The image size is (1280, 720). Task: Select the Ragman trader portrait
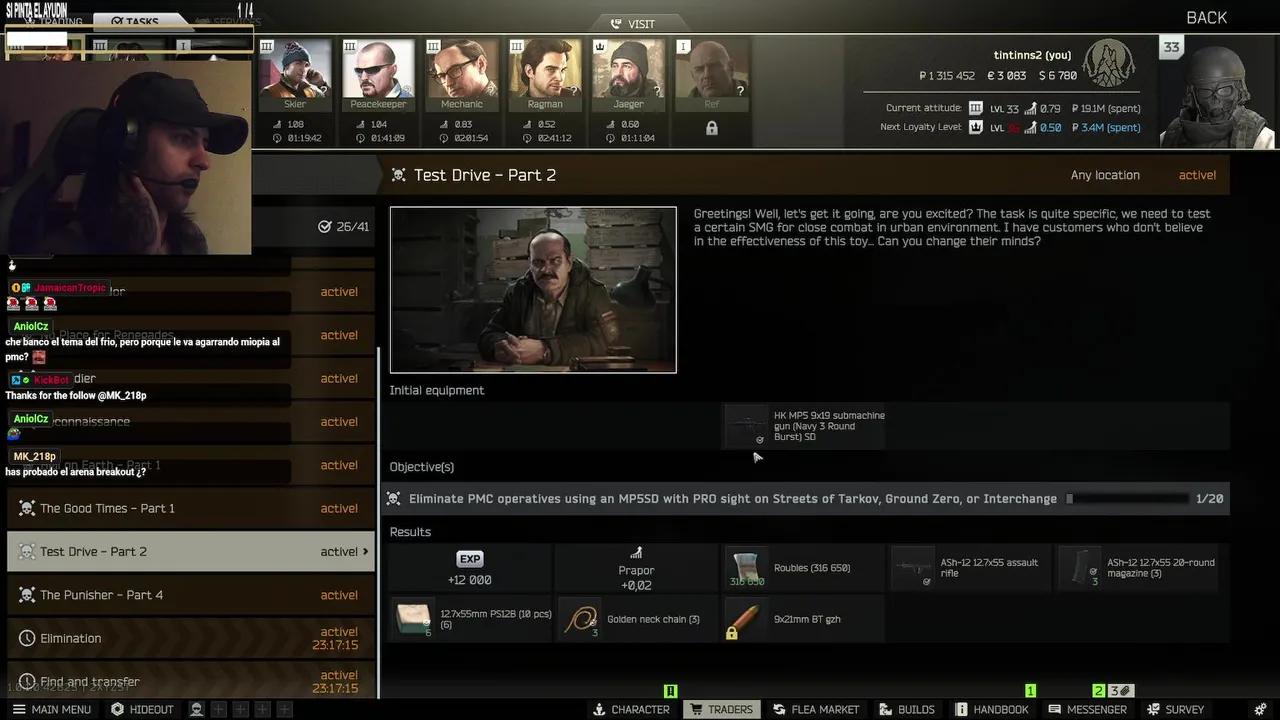545,70
